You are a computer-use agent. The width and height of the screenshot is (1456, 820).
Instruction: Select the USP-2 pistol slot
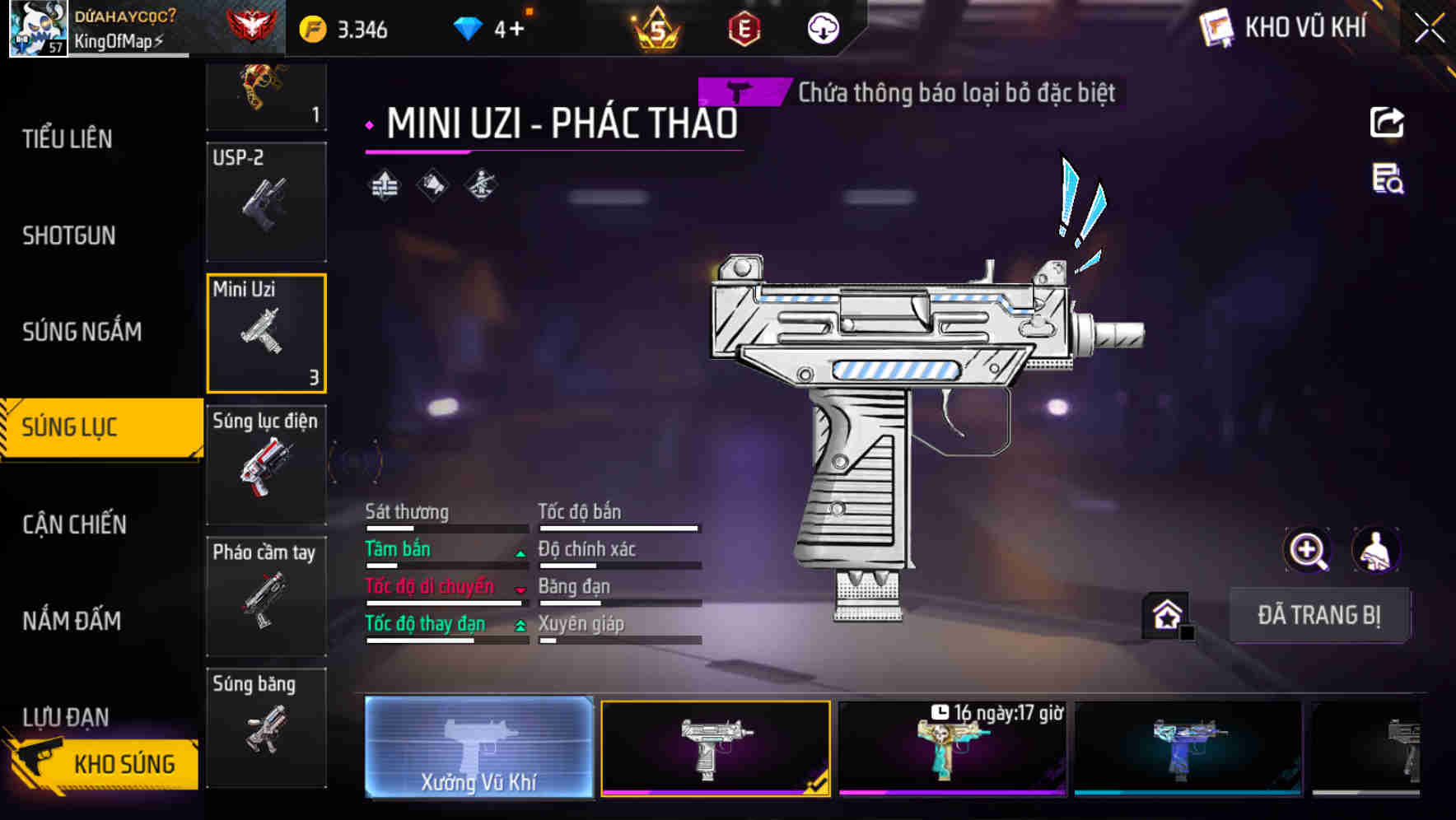pos(266,202)
